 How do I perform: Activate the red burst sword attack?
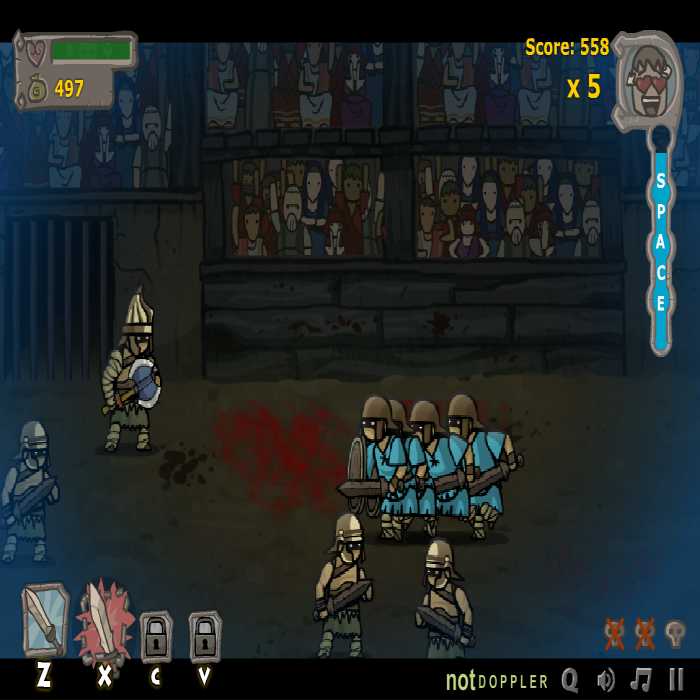pyautogui.click(x=103, y=620)
